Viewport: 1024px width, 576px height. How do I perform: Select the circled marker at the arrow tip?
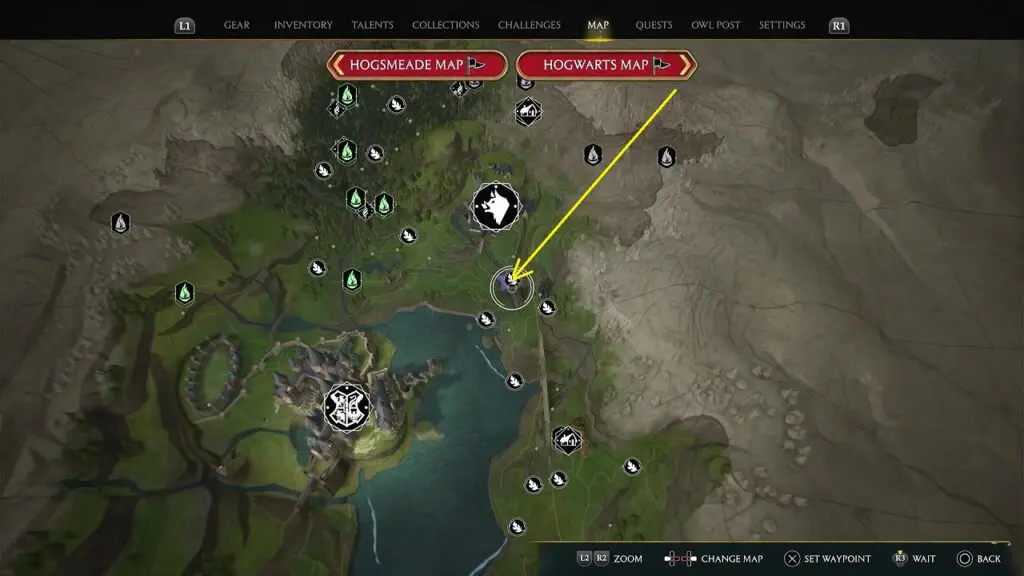pyautogui.click(x=512, y=287)
